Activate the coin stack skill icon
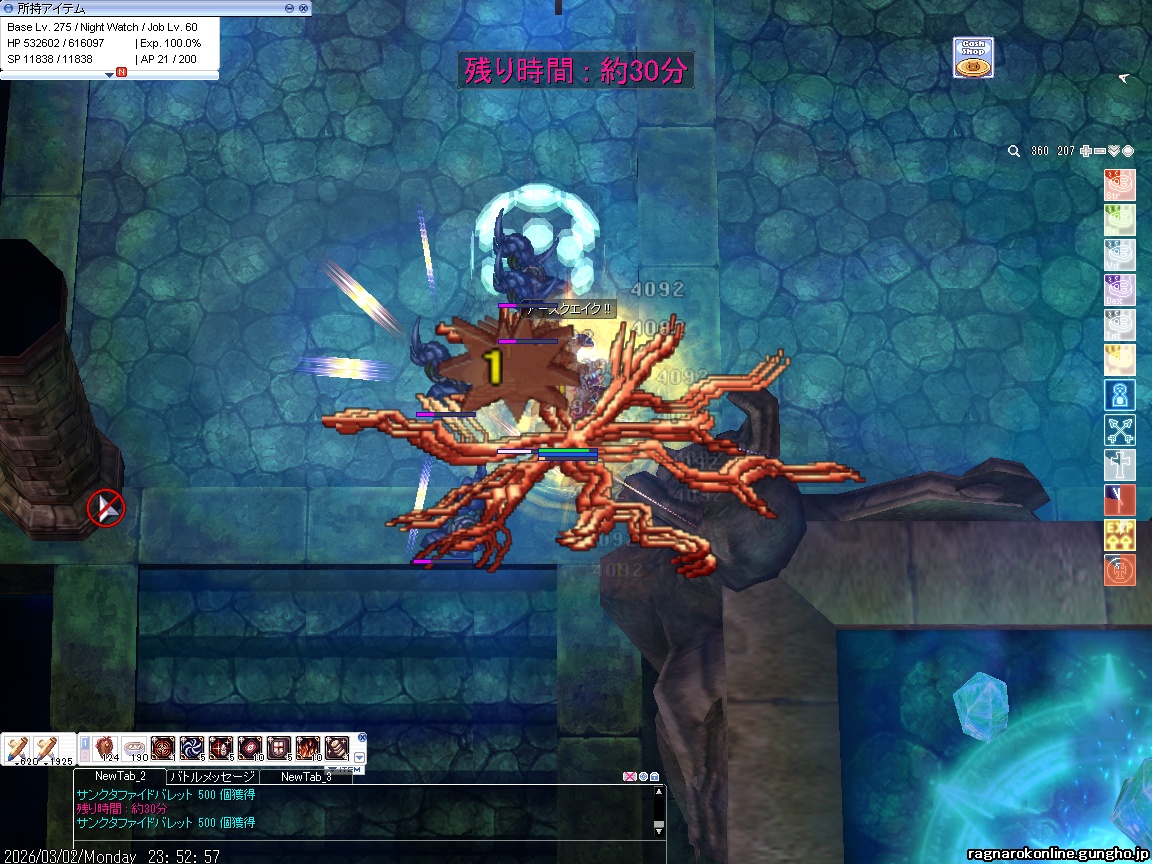 337,748
